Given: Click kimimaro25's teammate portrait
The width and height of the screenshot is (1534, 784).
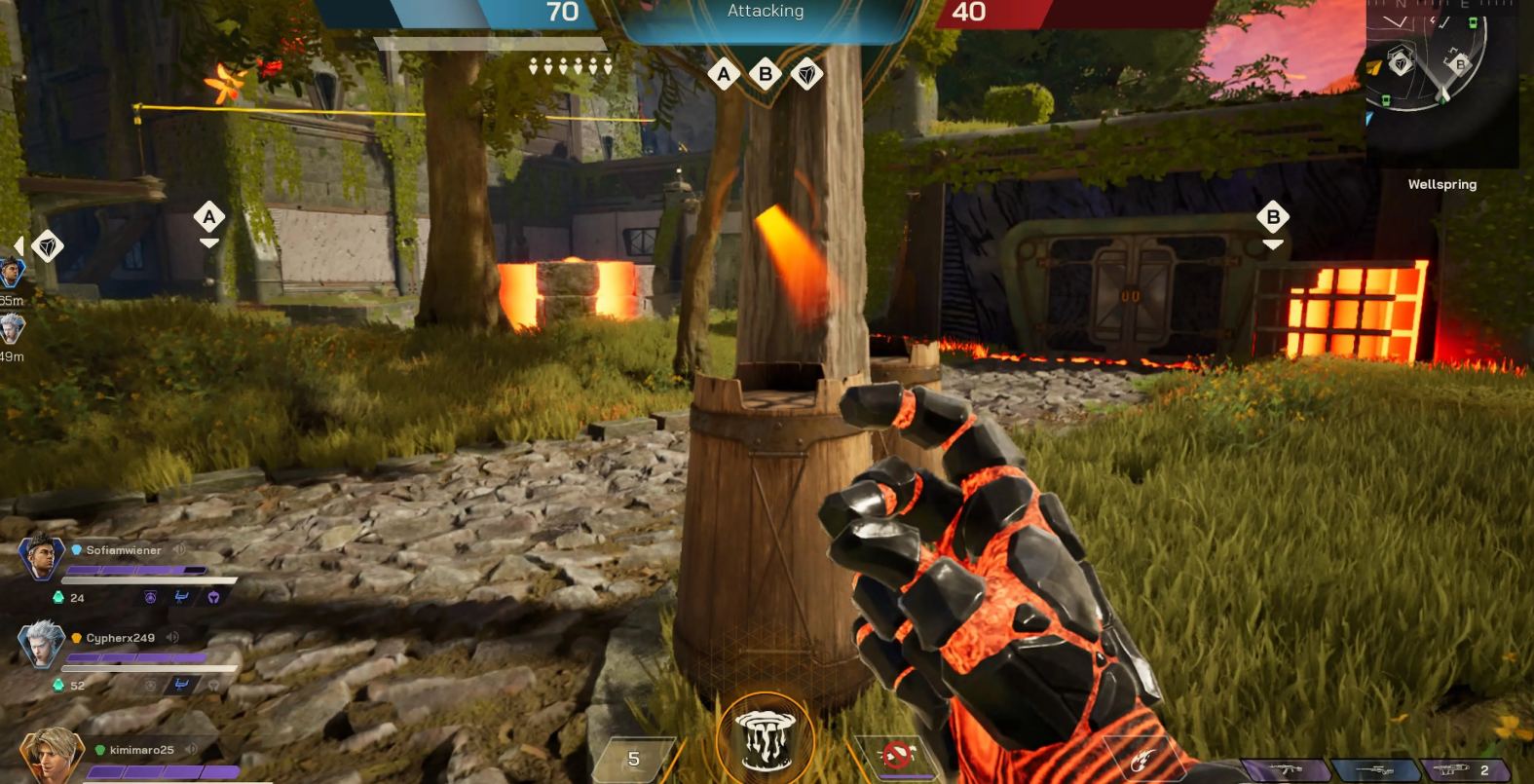Looking at the screenshot, I should pos(49,756).
